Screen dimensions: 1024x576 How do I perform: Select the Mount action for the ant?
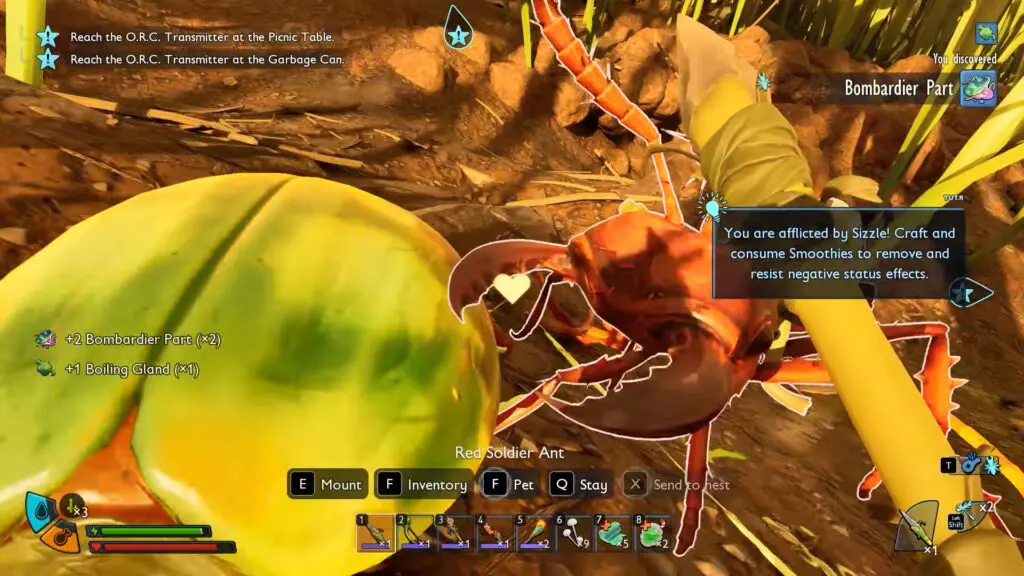(328, 485)
